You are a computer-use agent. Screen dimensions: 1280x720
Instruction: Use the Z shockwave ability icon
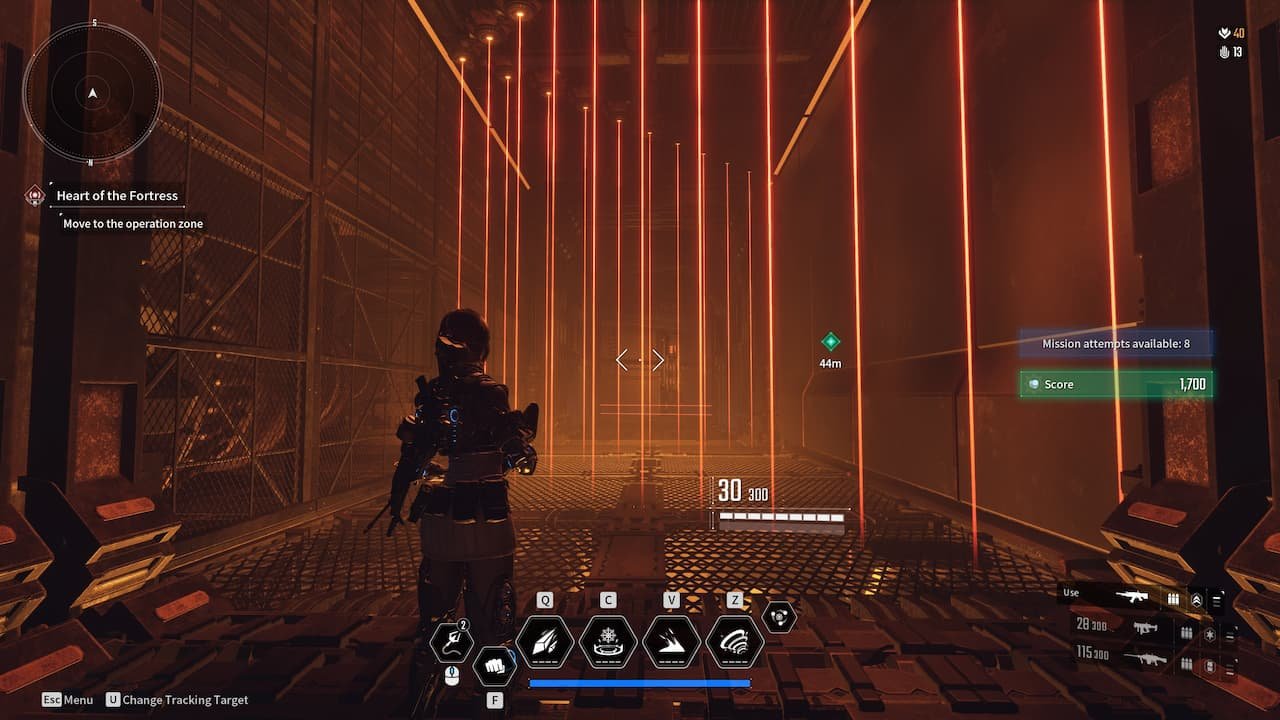[x=736, y=643]
